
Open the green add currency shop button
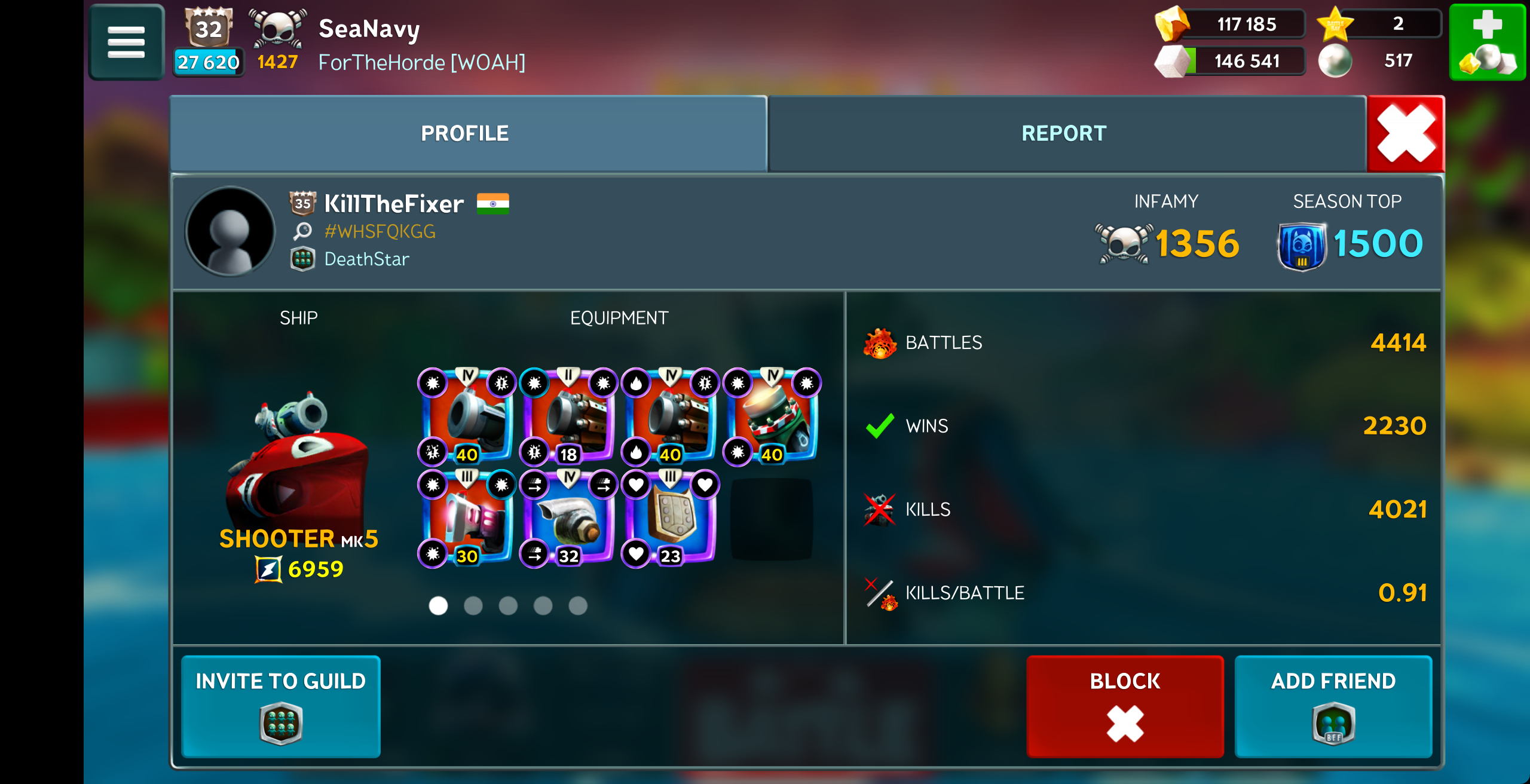[1487, 42]
